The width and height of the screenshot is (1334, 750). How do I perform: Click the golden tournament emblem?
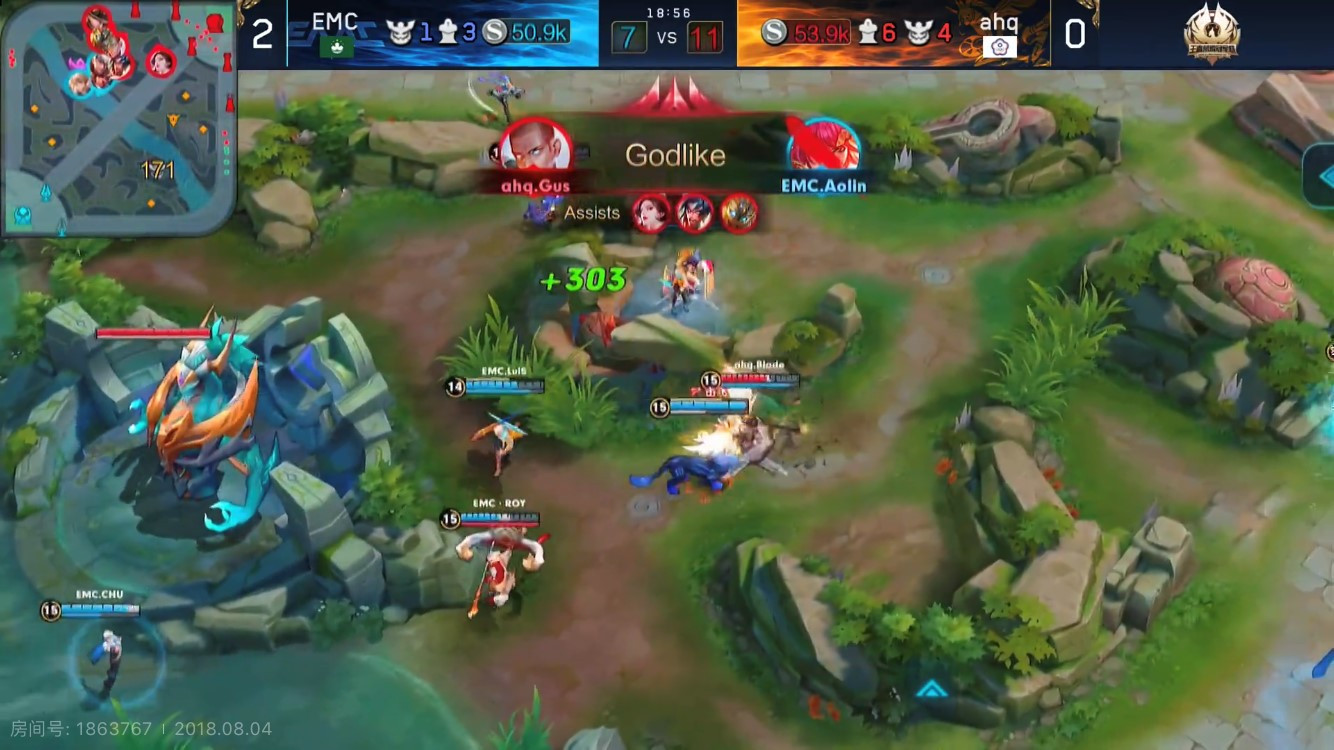pyautogui.click(x=1212, y=34)
